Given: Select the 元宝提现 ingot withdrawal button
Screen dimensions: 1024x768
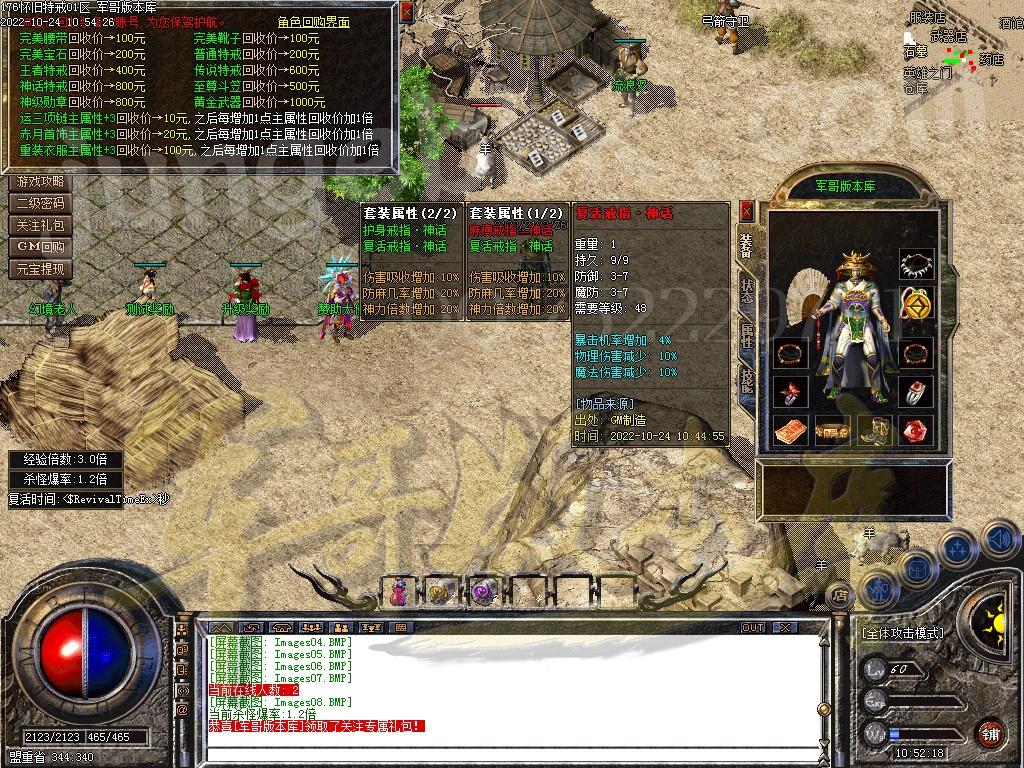Looking at the screenshot, I should (40, 269).
